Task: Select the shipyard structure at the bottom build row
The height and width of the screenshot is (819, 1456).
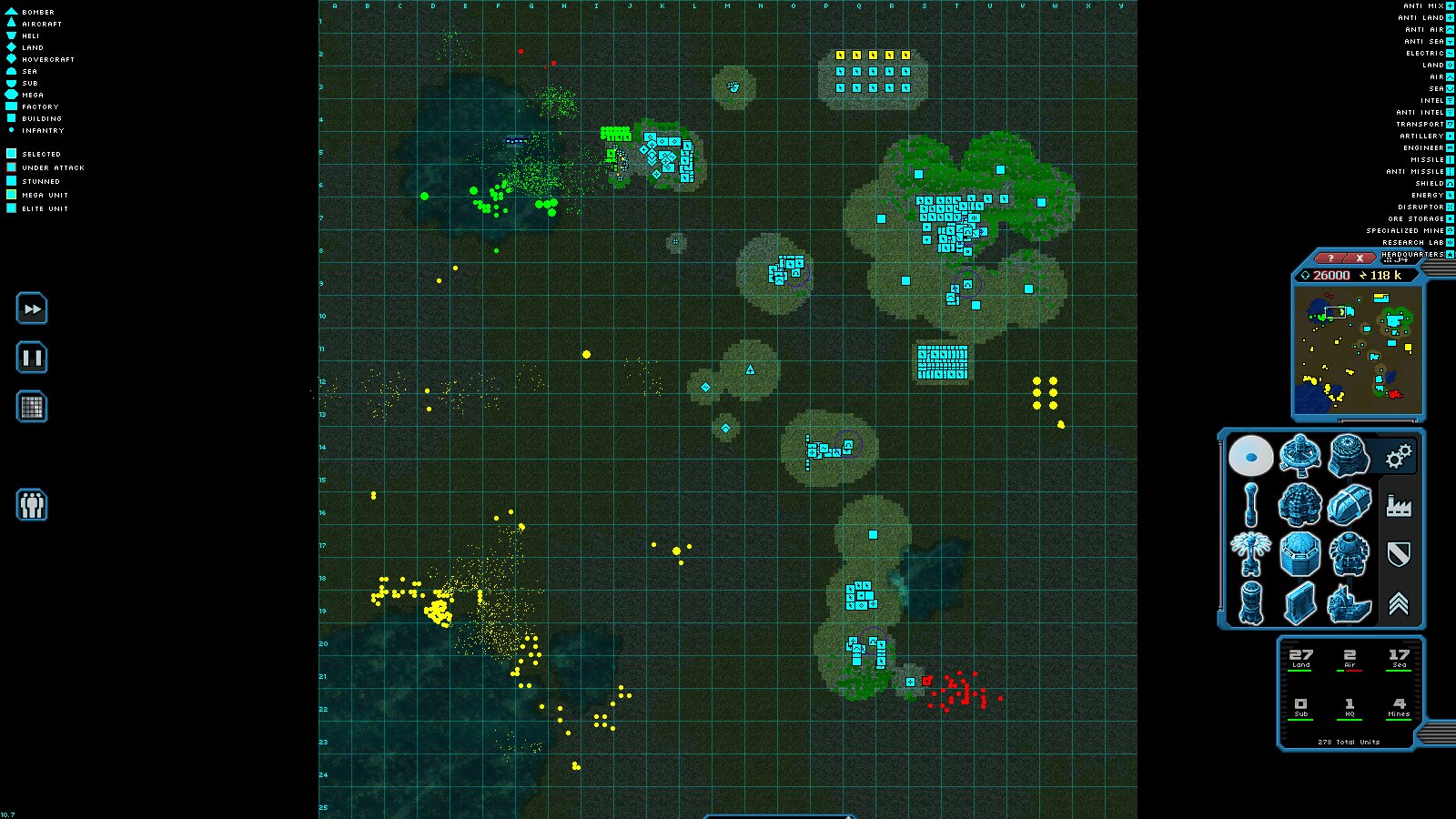Action: click(x=1350, y=603)
